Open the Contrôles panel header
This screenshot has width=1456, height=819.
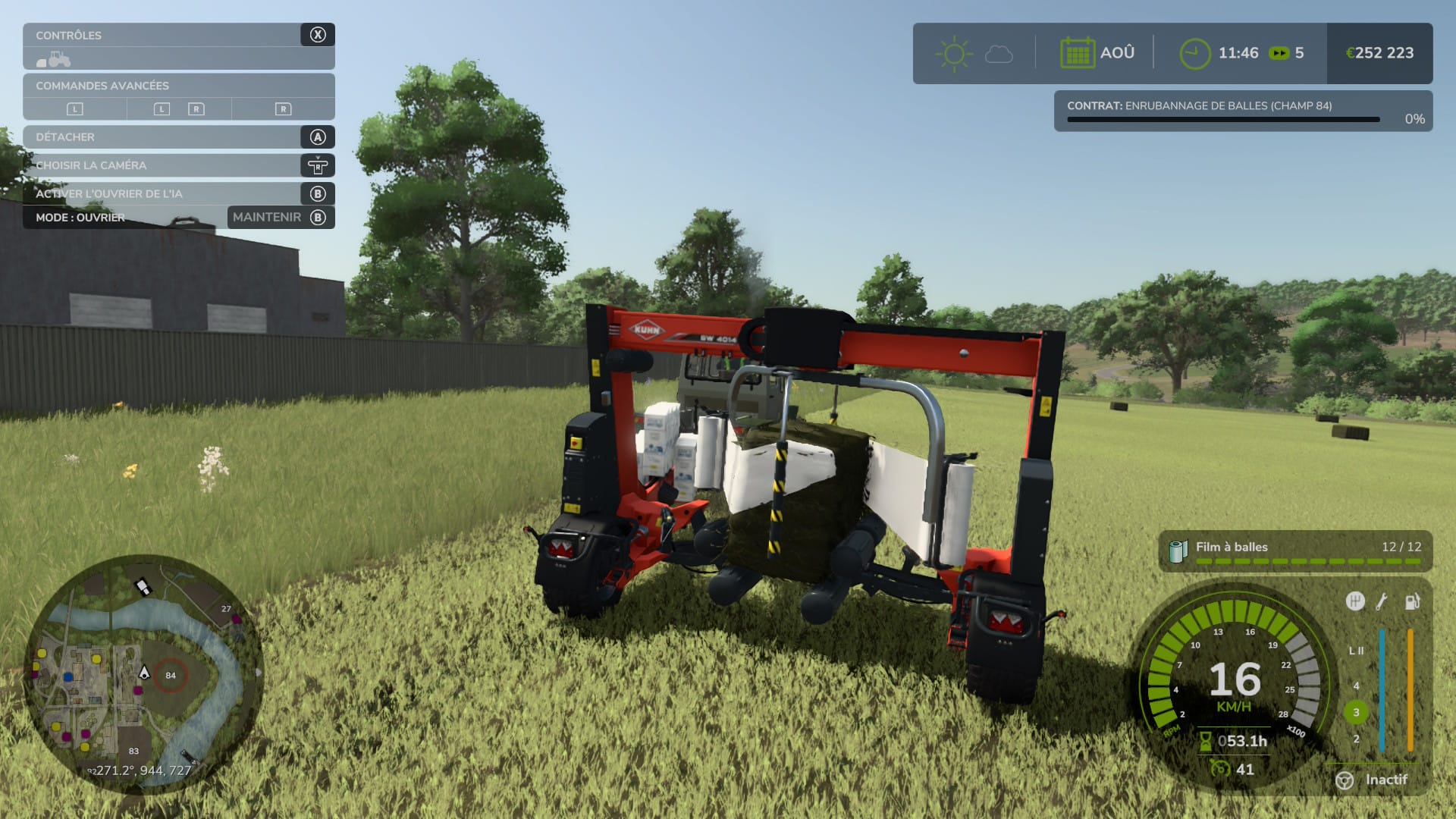[x=178, y=35]
